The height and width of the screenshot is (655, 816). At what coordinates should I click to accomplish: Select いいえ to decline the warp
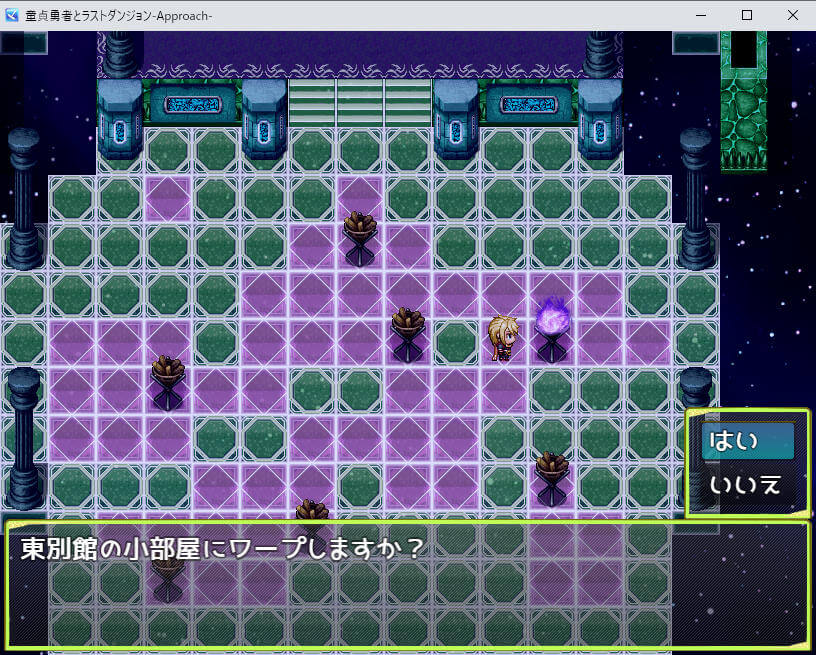747,485
